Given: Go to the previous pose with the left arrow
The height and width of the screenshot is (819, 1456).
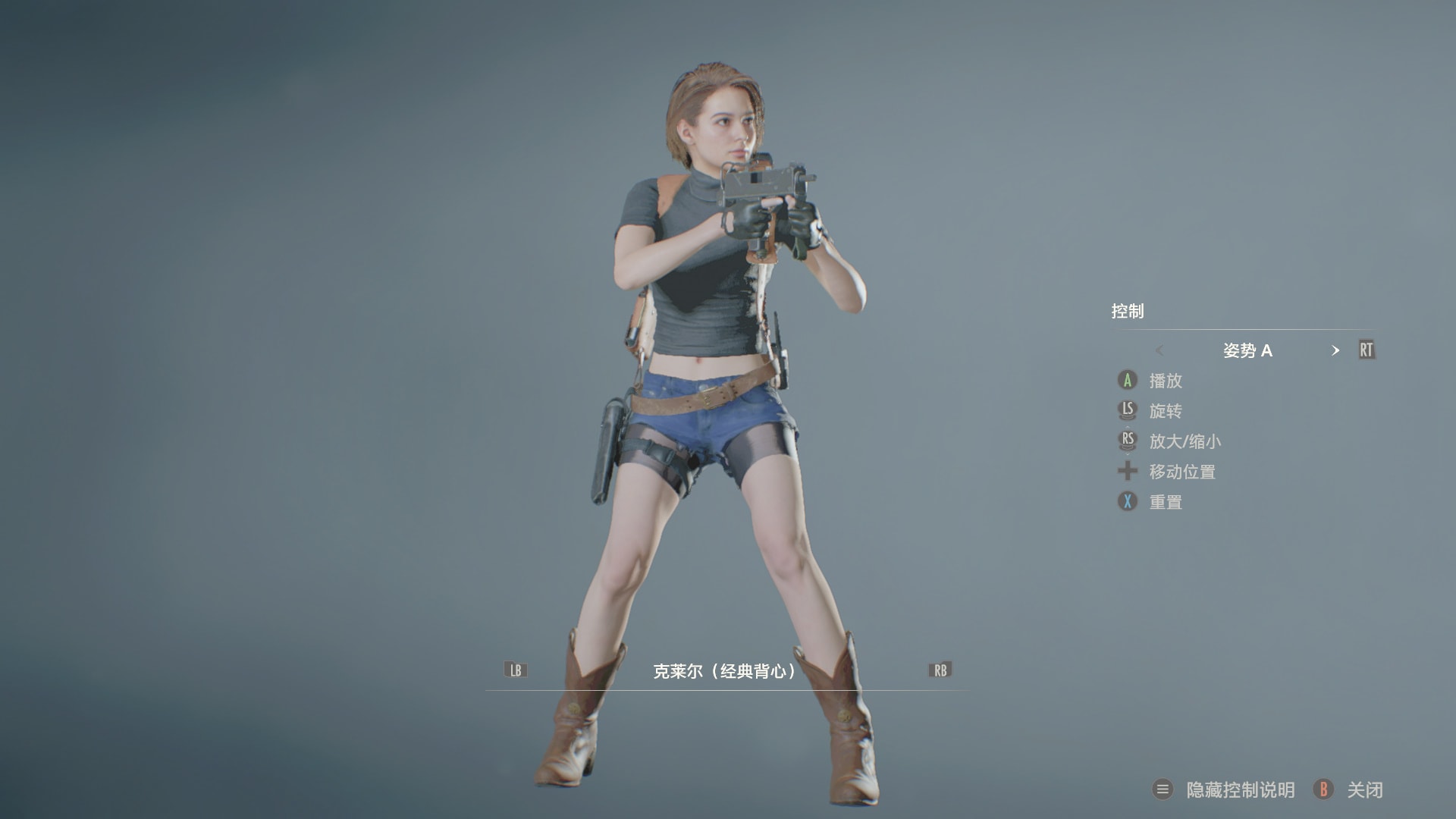Looking at the screenshot, I should coord(1159,350).
